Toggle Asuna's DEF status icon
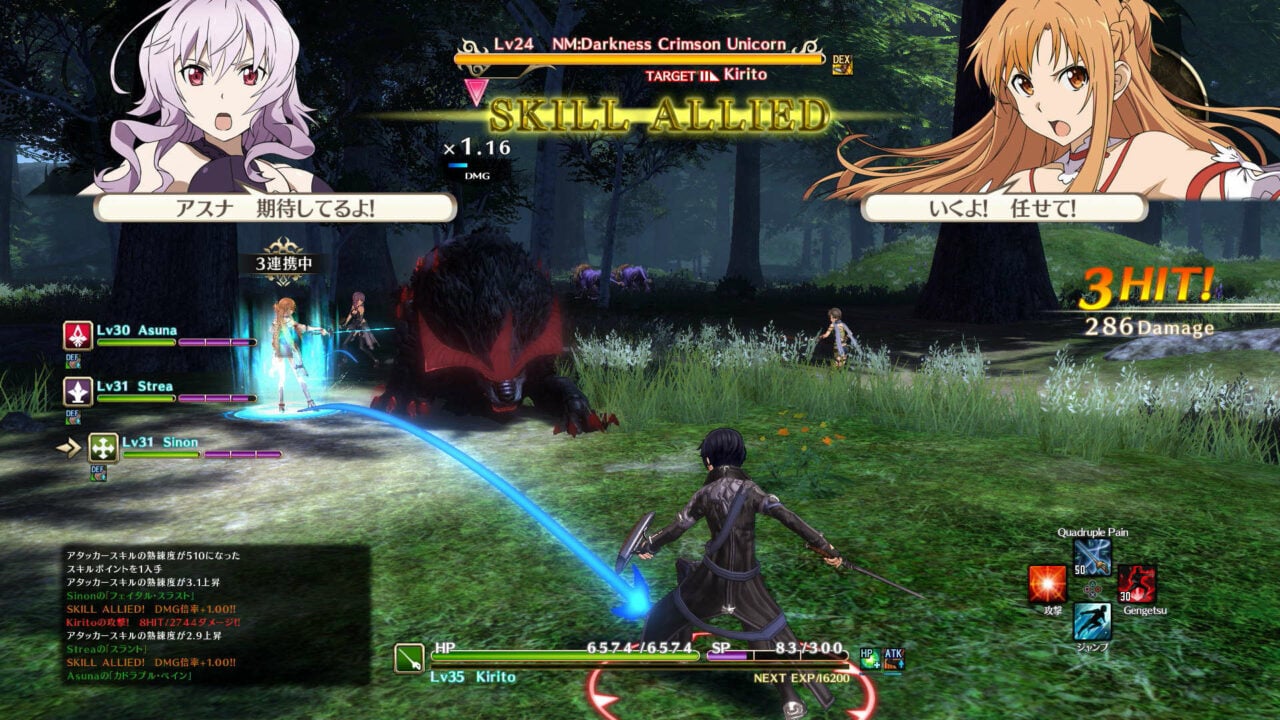 [72, 359]
